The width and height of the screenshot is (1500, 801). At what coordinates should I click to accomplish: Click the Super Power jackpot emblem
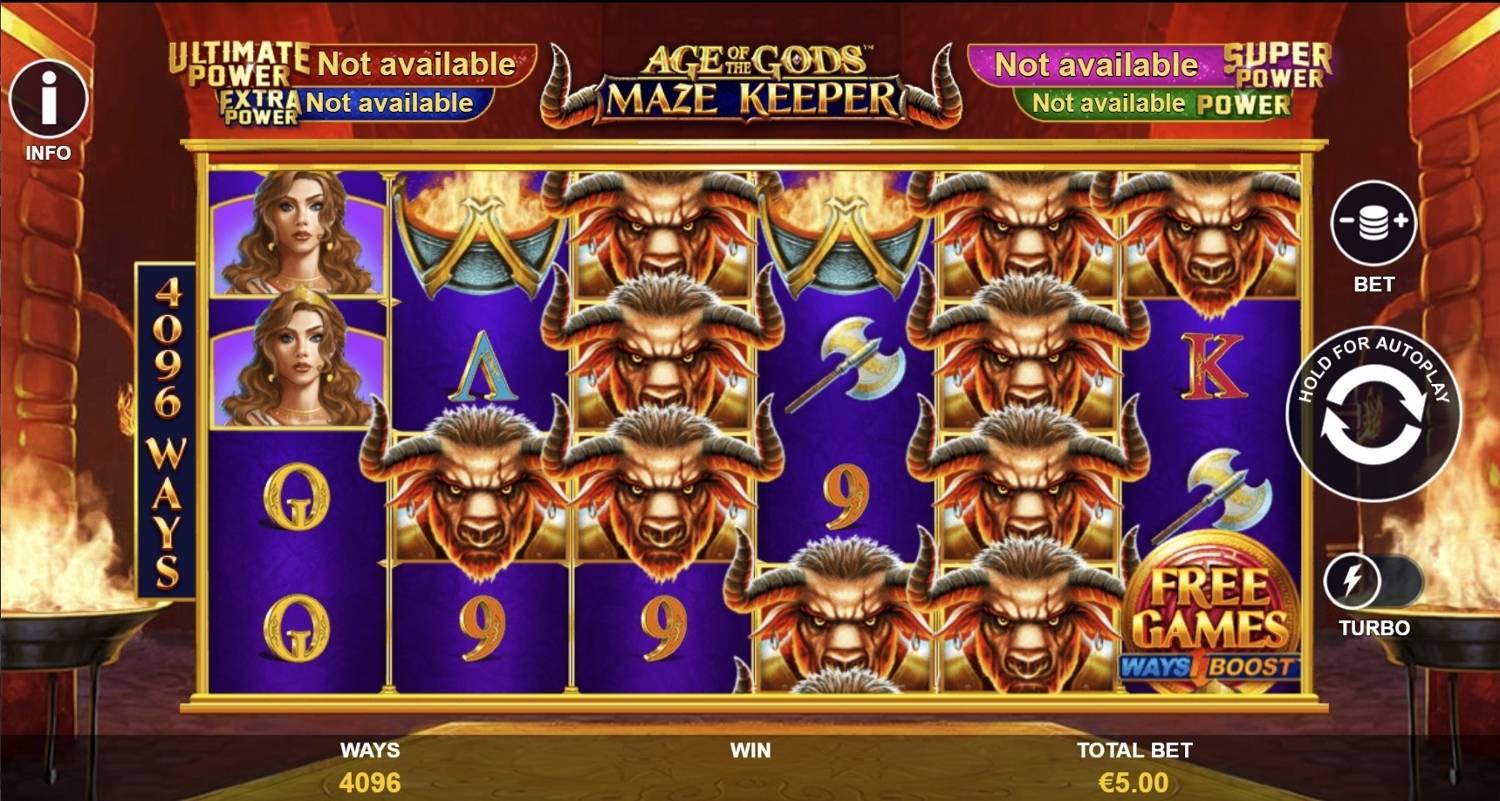click(1281, 65)
